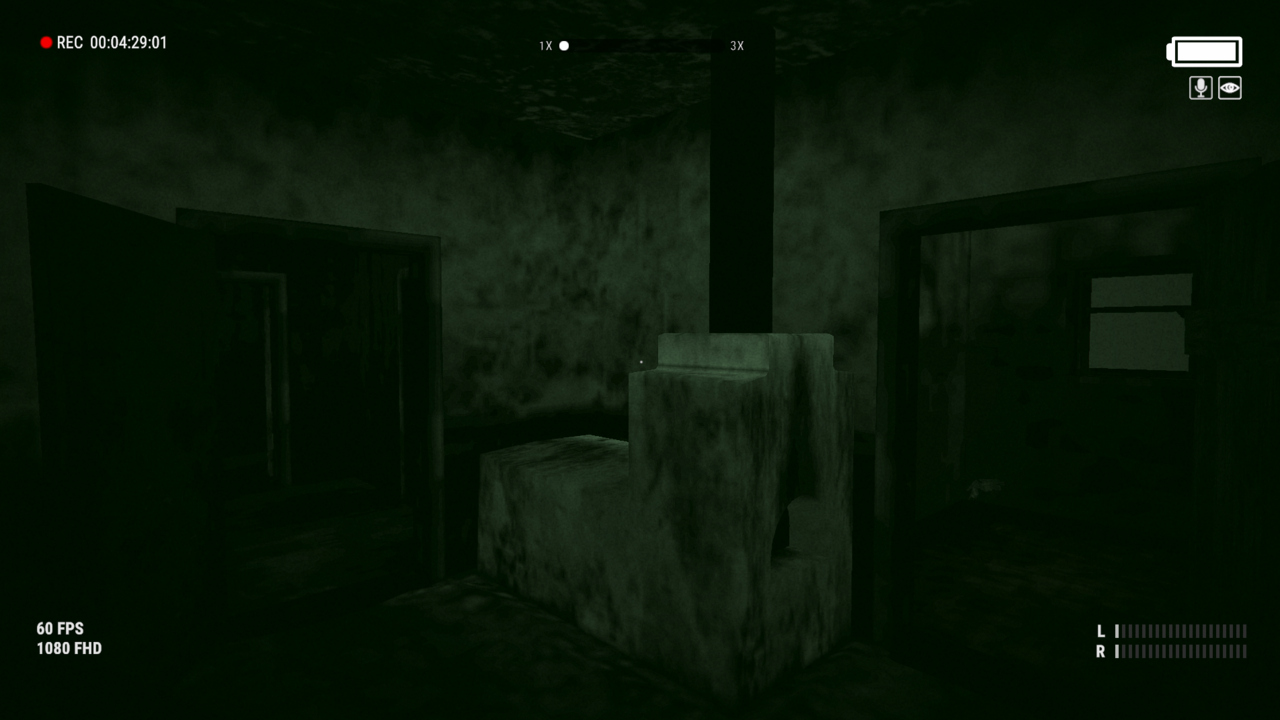Toggle the microphone recording on or off
The height and width of the screenshot is (720, 1280).
(1200, 88)
